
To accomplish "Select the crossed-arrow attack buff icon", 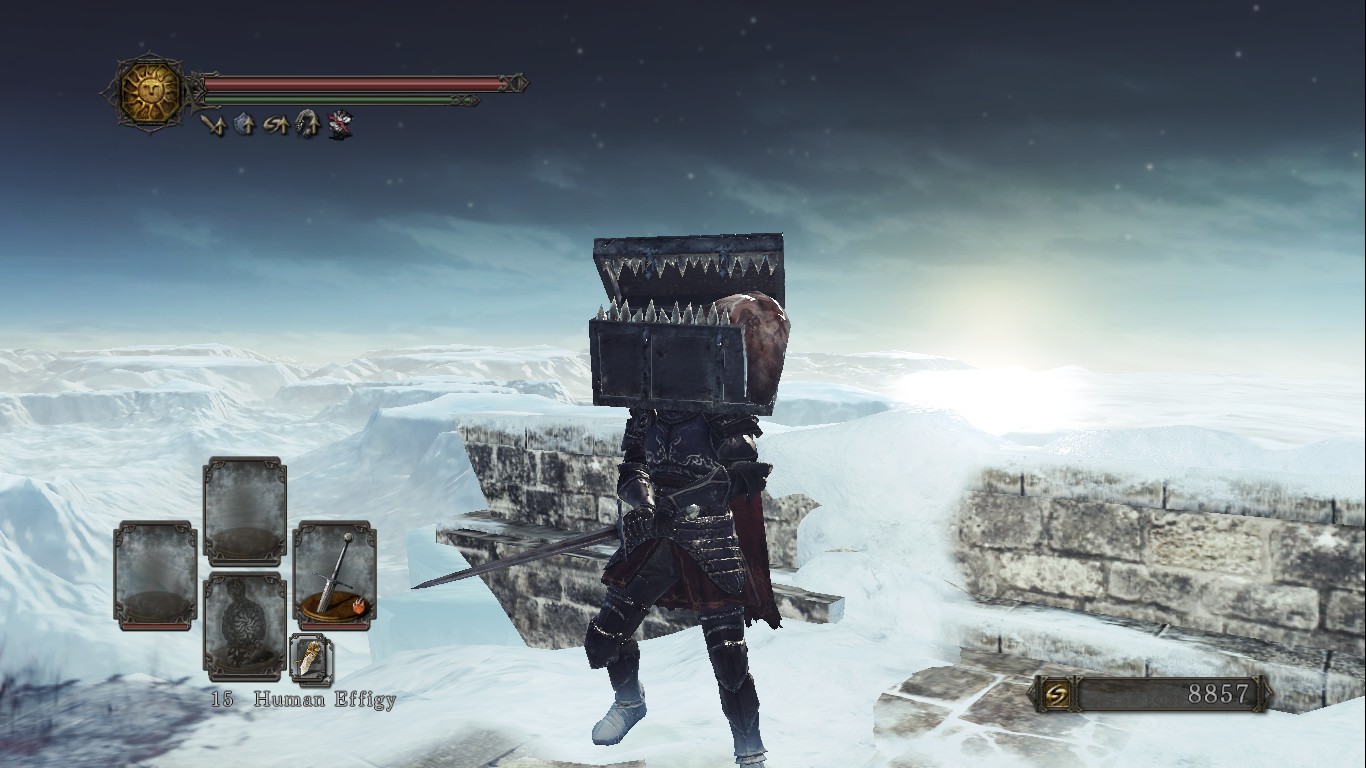I will [x=213, y=125].
